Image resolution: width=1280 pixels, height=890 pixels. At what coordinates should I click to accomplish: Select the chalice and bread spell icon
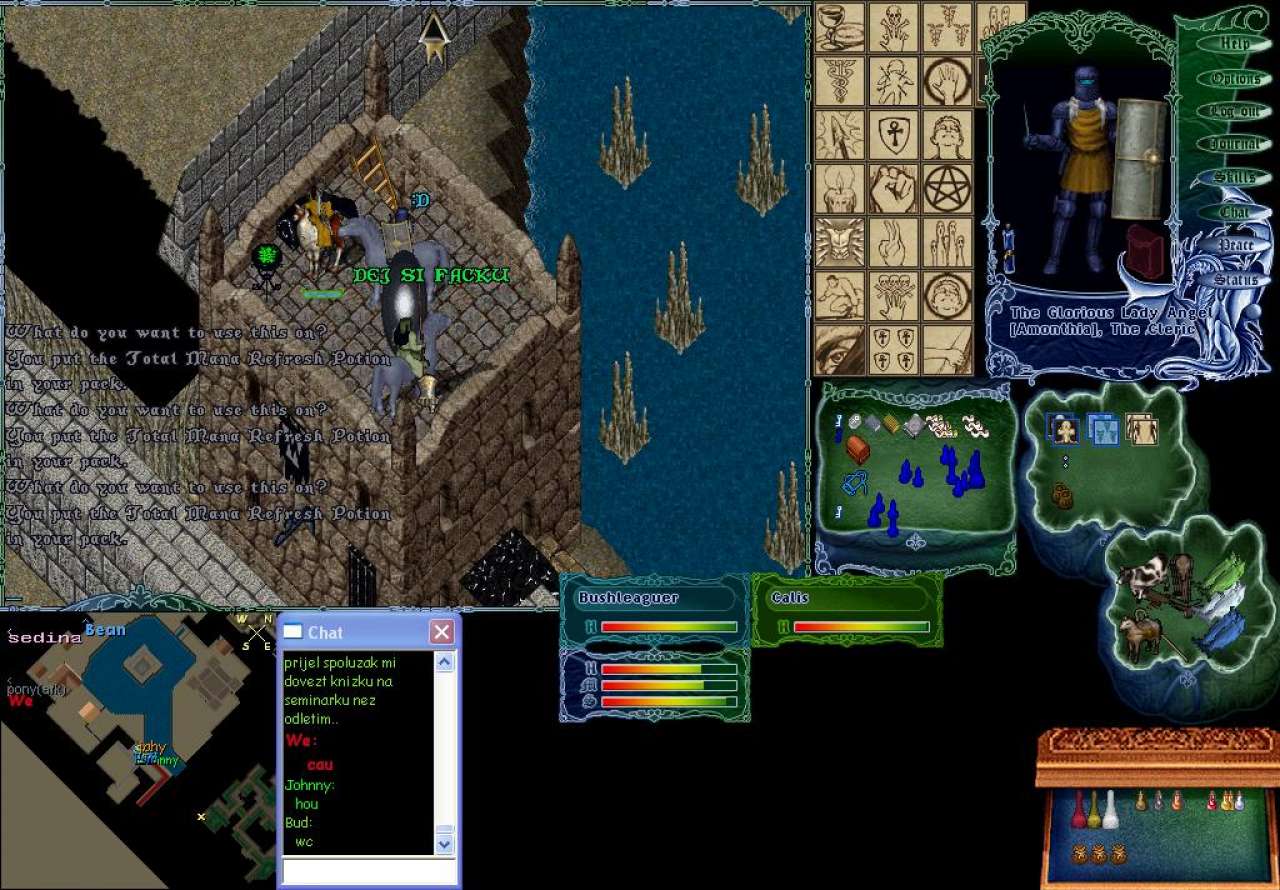(839, 27)
